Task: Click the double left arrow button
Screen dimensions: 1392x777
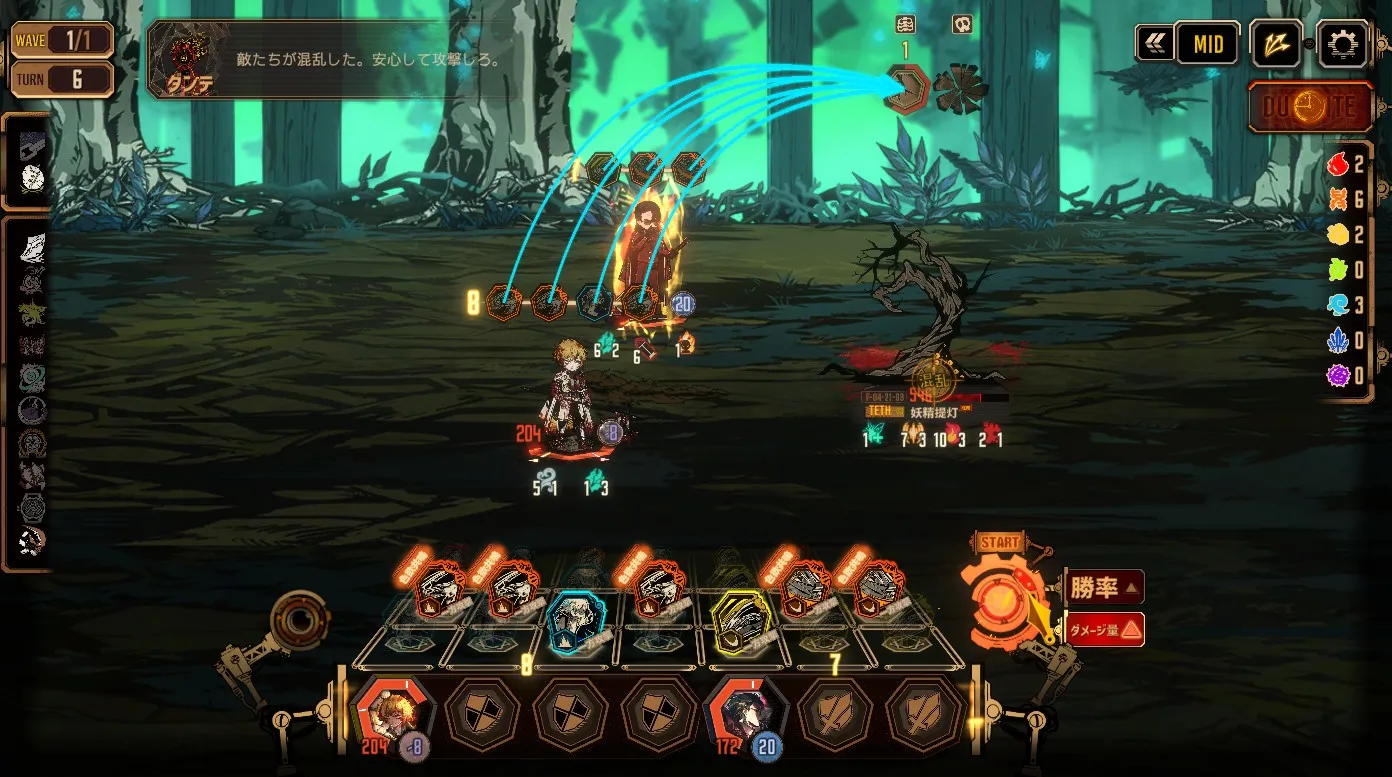Action: click(1154, 44)
